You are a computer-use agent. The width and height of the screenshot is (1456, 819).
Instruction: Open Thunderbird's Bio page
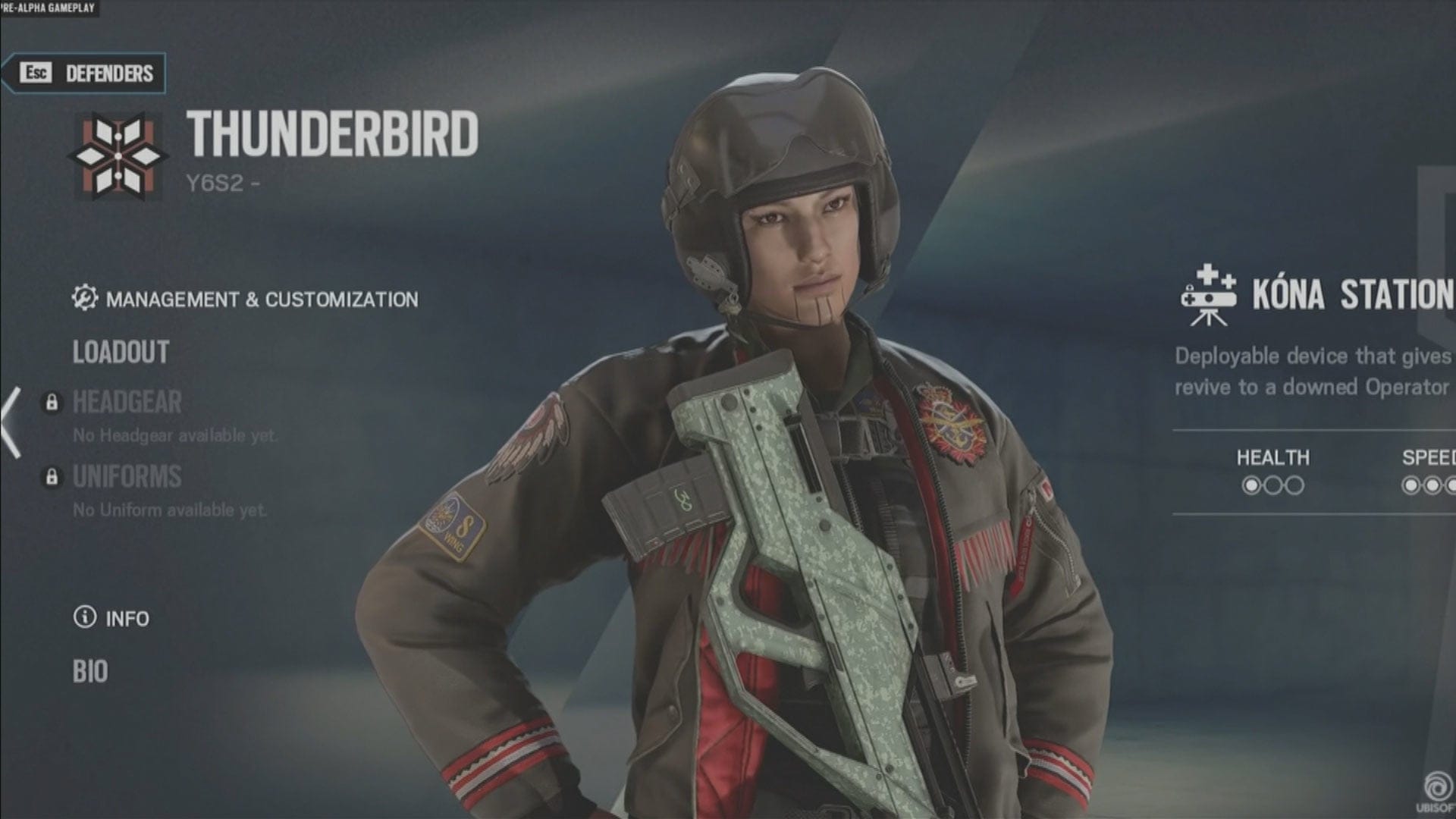(x=90, y=672)
